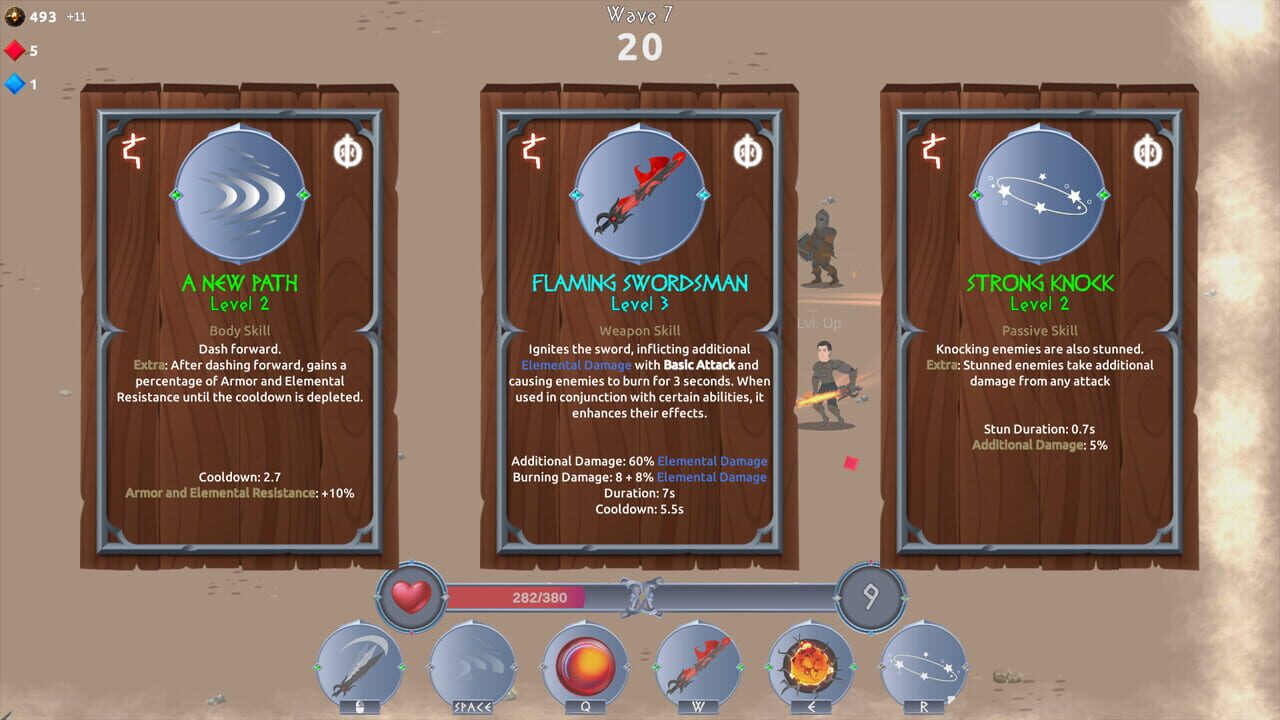Select the explosive shield icon on E slot
Viewport: 1280px width, 720px height.
click(x=811, y=665)
